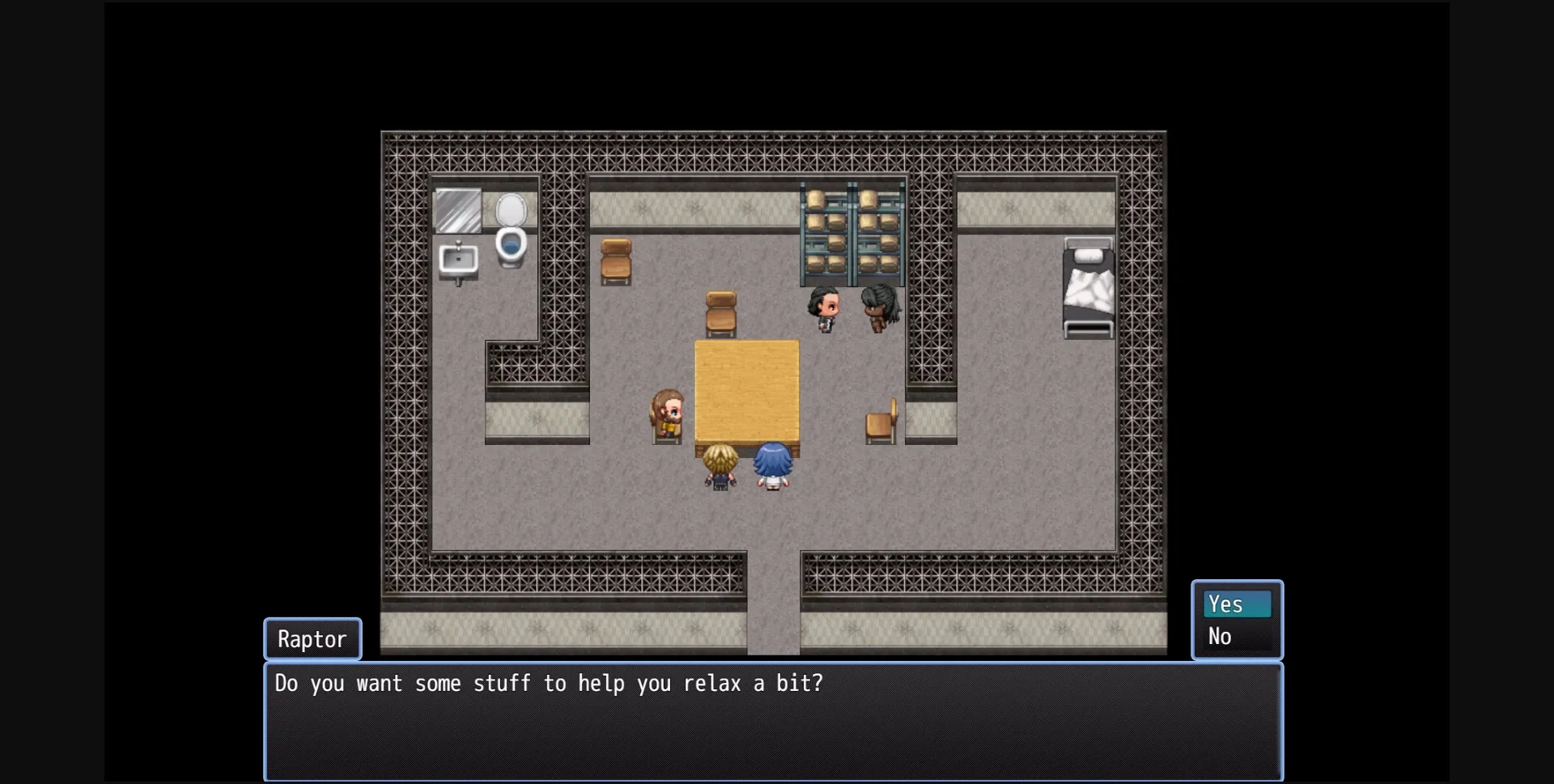1554x784 pixels.
Task: Click the highlighted Yes selection bar
Action: point(1238,604)
